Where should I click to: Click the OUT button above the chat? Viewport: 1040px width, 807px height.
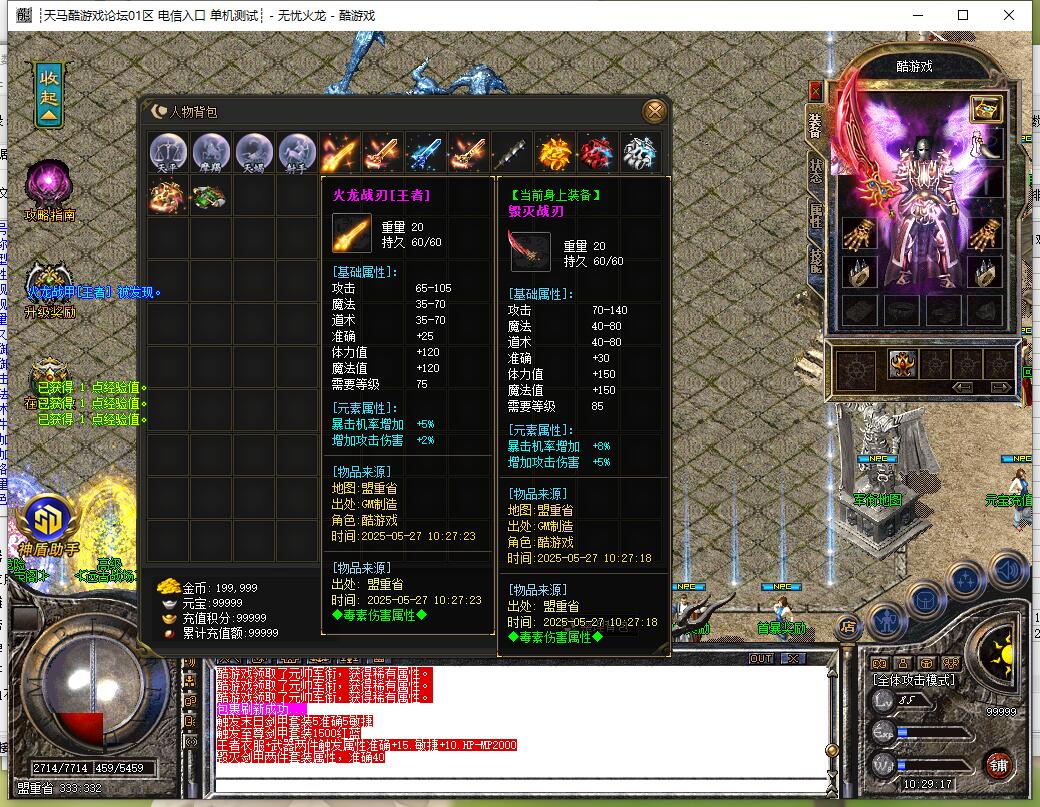(762, 659)
